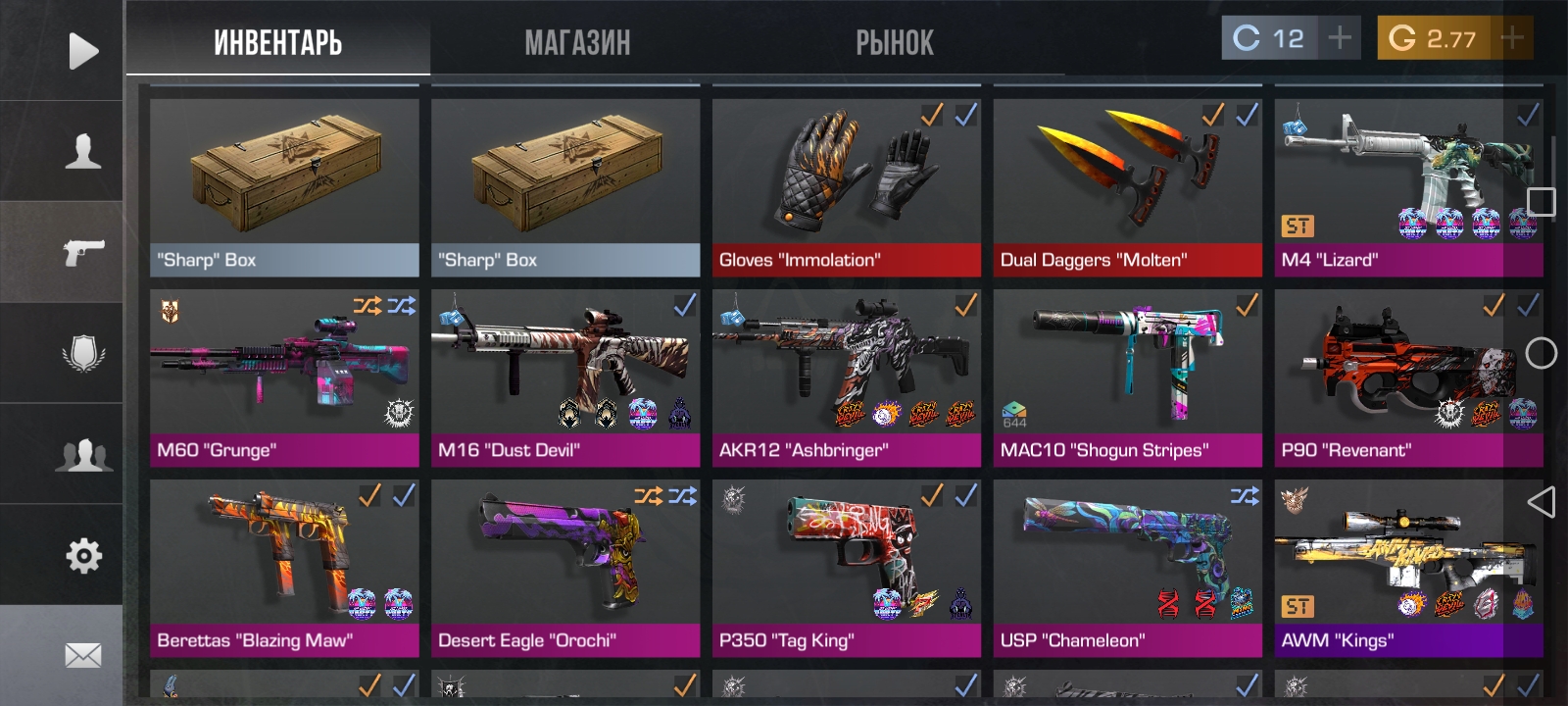
Task: Select the Gloves "Immolation" item
Action: click(846, 186)
